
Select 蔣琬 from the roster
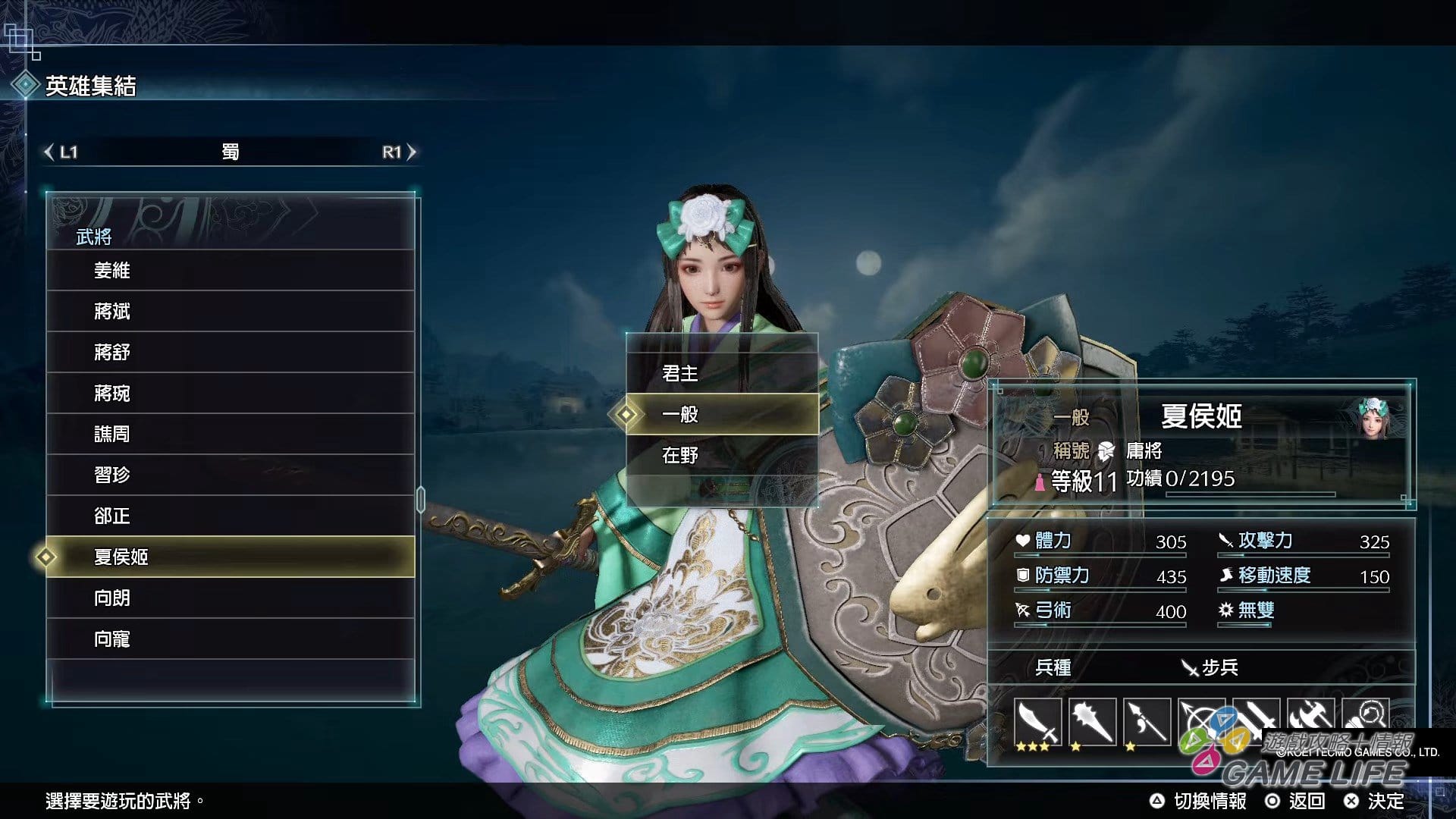coord(230,394)
